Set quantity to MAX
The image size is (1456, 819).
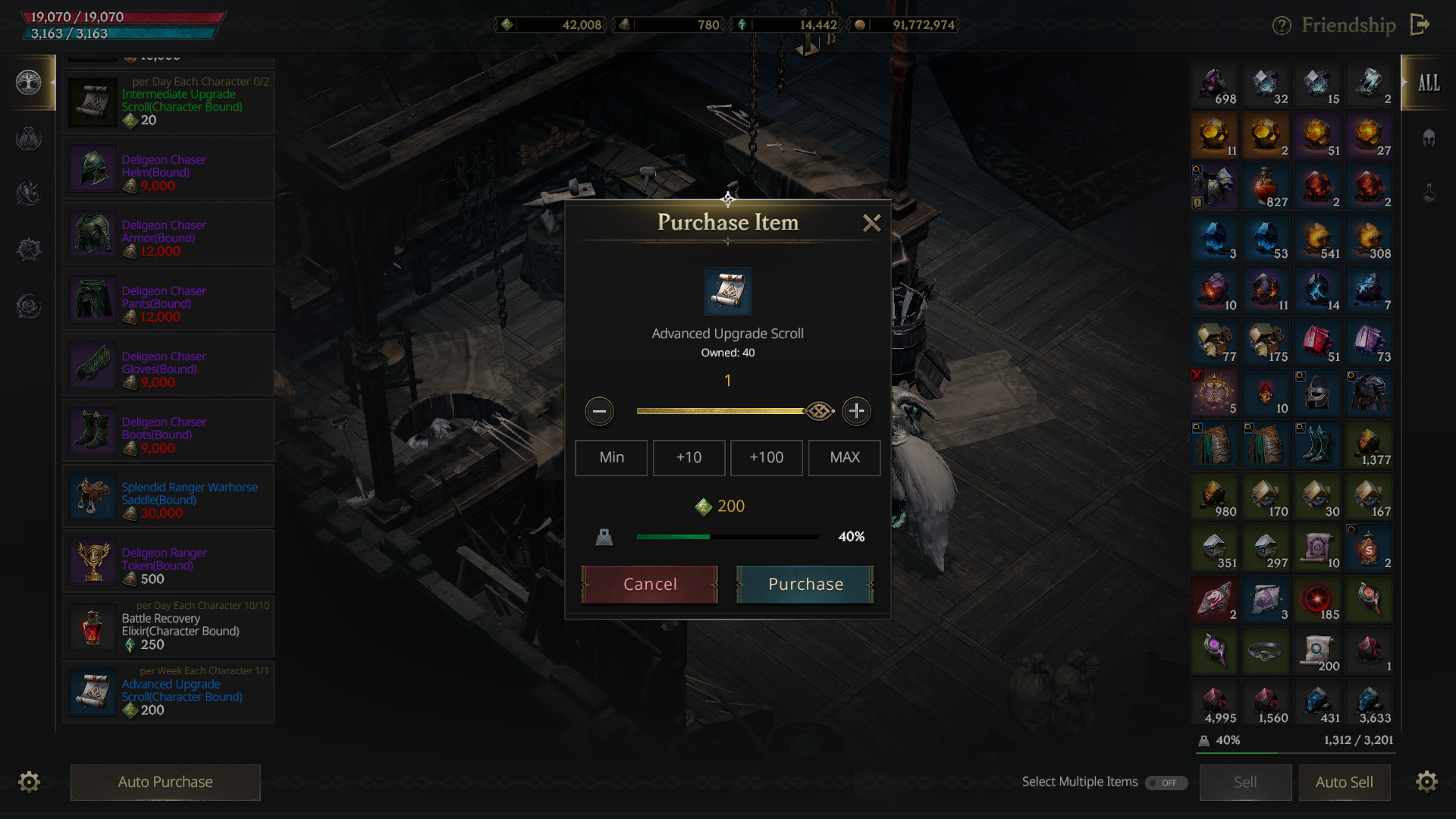844,457
